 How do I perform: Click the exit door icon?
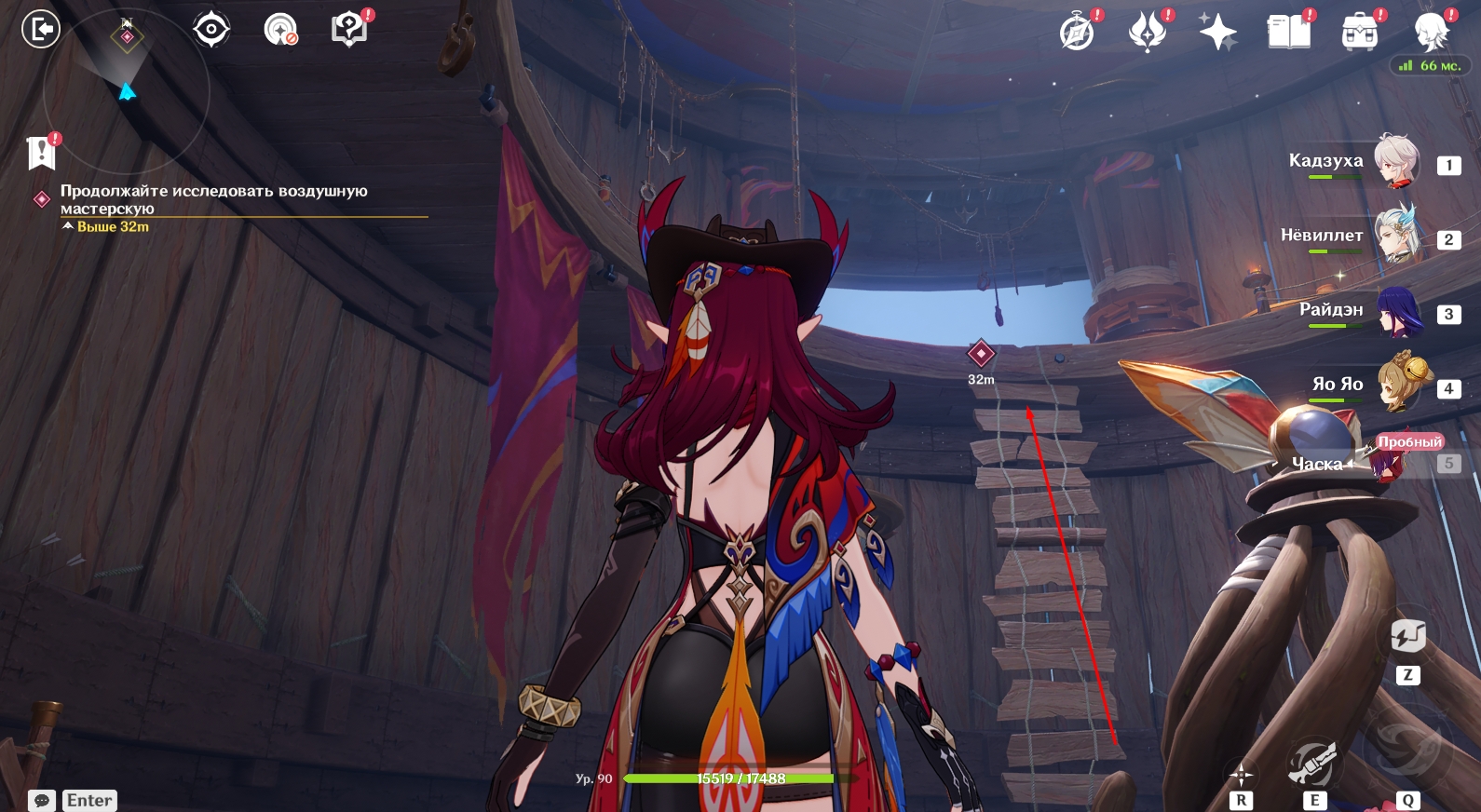coord(41,30)
